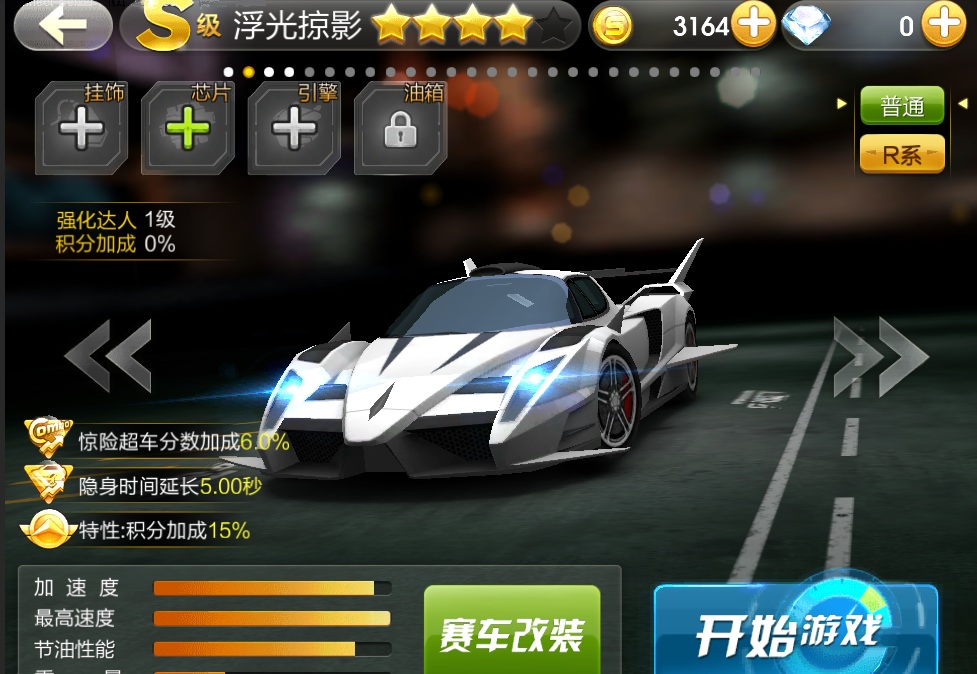Viewport: 977px width, 674px height.
Task: Show the previous car with left arrows
Action: [x=108, y=355]
